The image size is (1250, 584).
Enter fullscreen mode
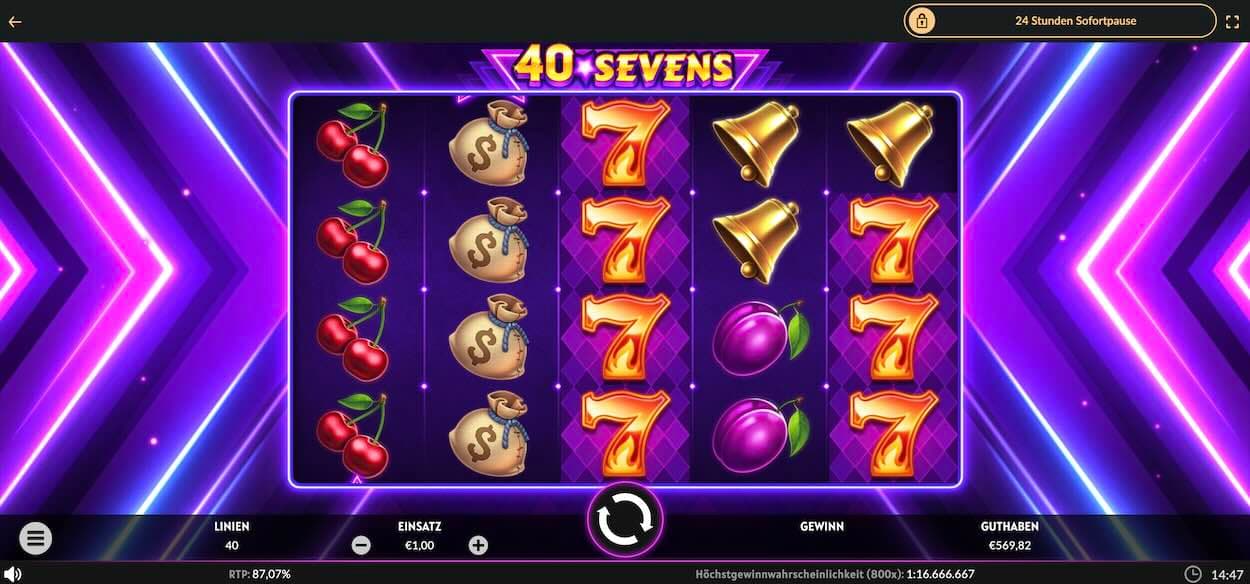click(x=1232, y=21)
